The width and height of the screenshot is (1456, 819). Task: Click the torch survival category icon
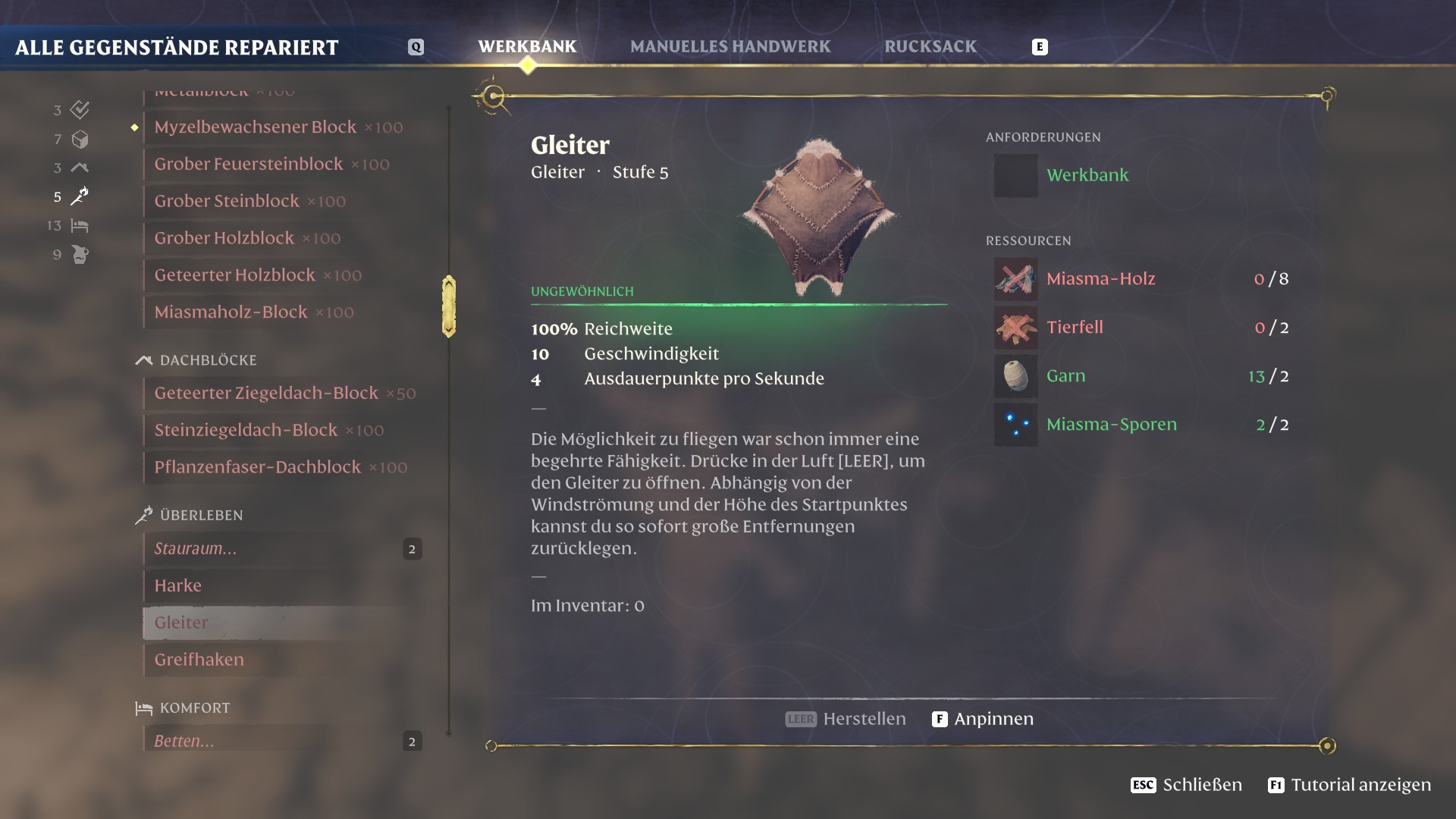79,196
